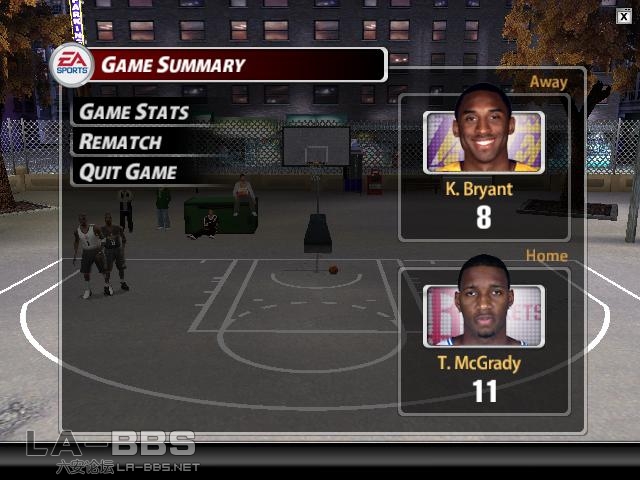Open the Game Stats menu entry

click(133, 112)
